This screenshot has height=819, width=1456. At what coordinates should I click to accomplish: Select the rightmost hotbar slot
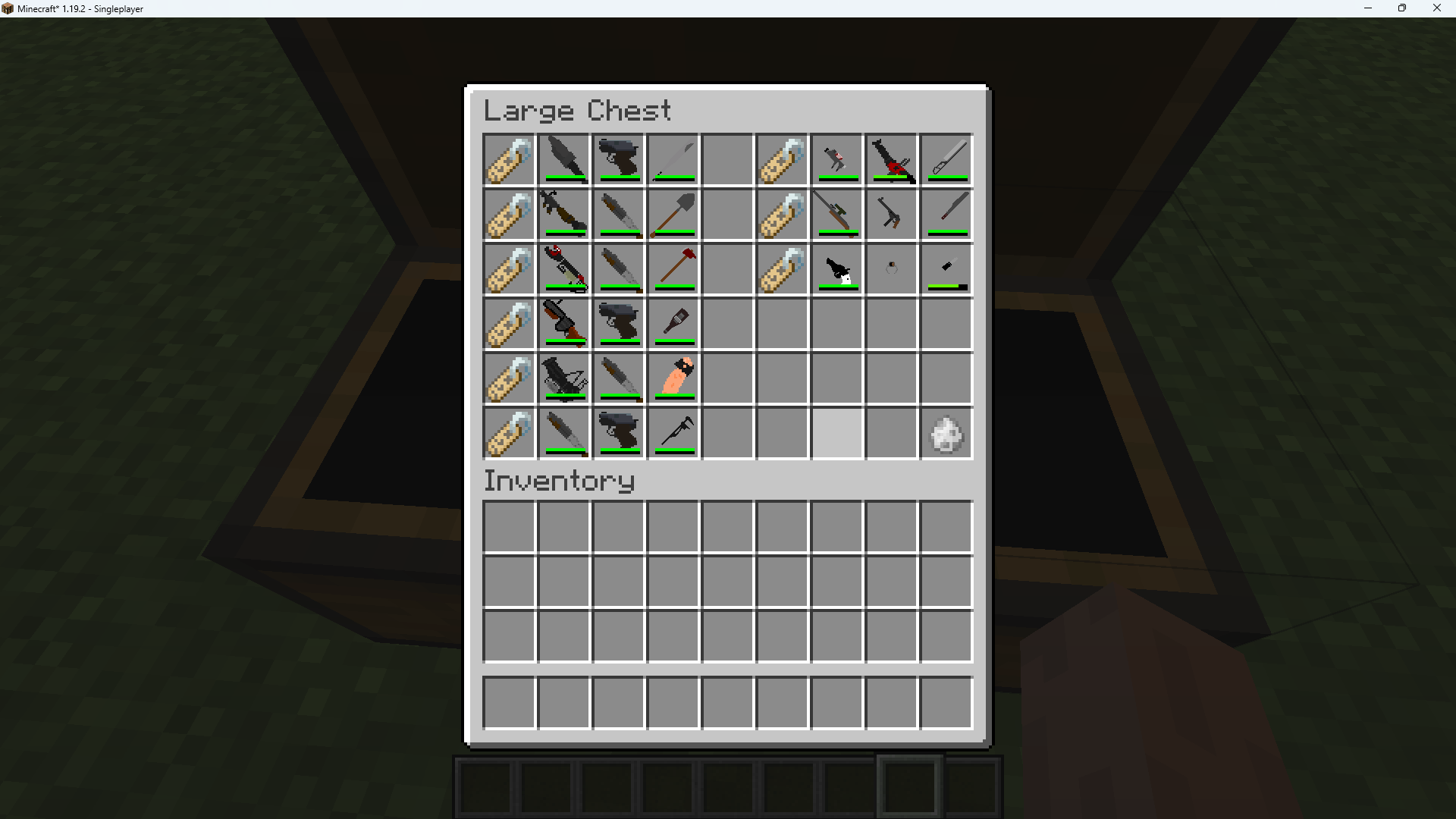[973, 785]
